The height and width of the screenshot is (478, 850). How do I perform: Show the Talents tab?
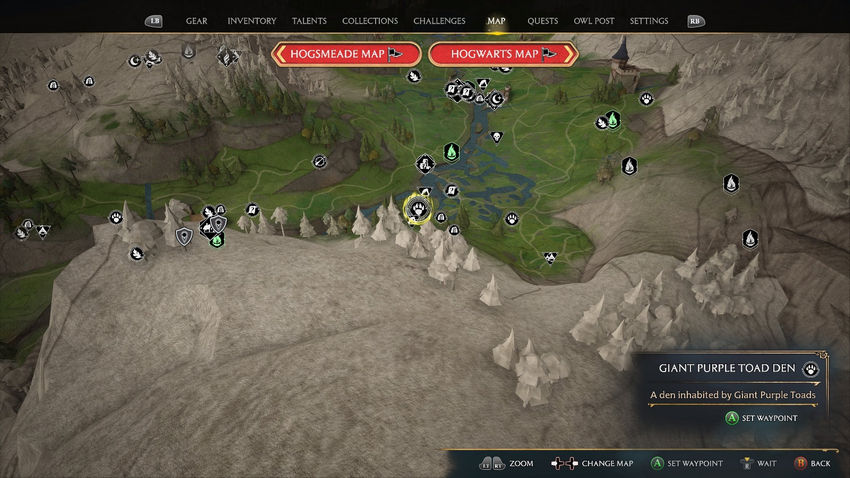[x=309, y=21]
